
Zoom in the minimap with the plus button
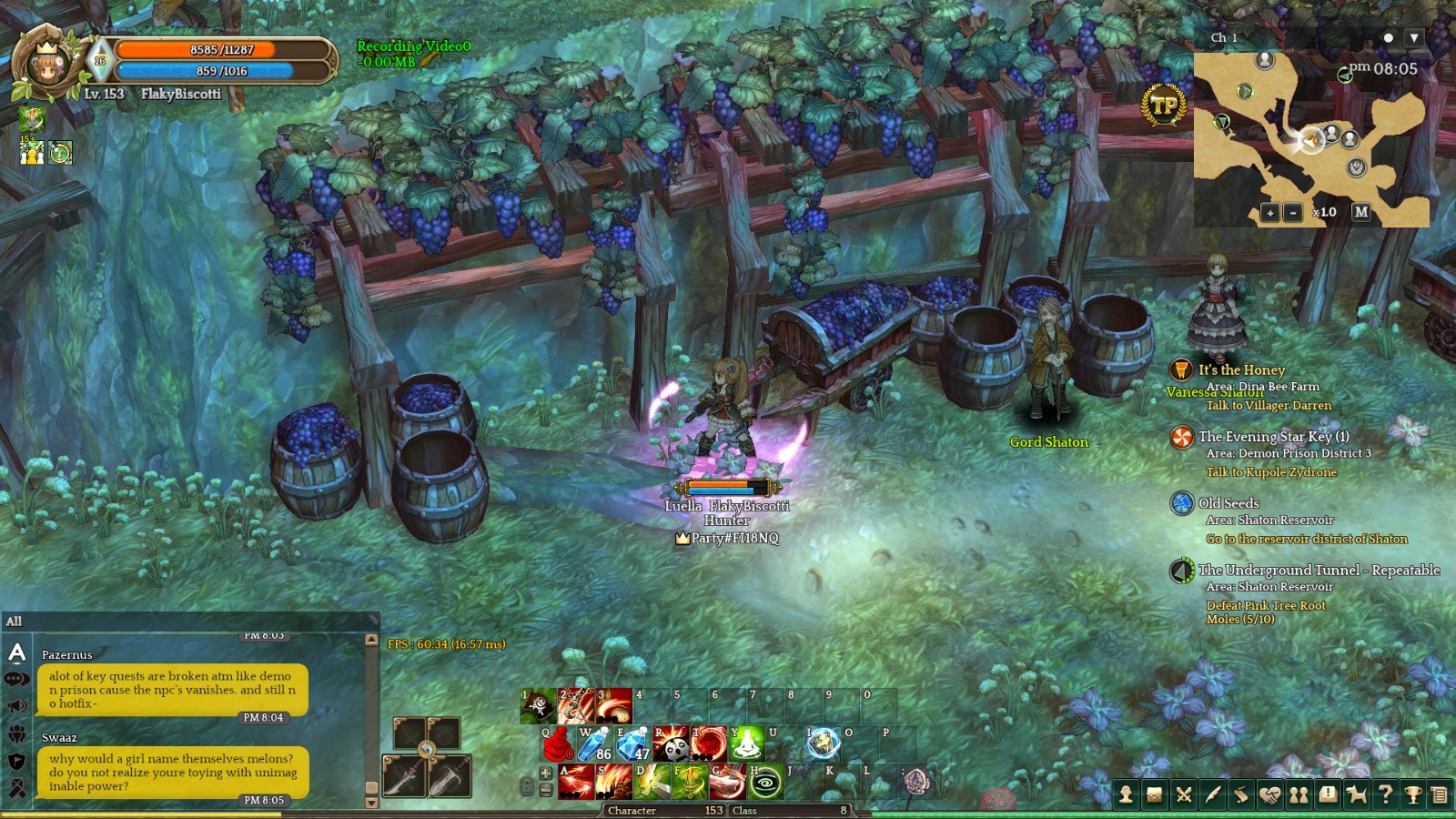(1269, 213)
